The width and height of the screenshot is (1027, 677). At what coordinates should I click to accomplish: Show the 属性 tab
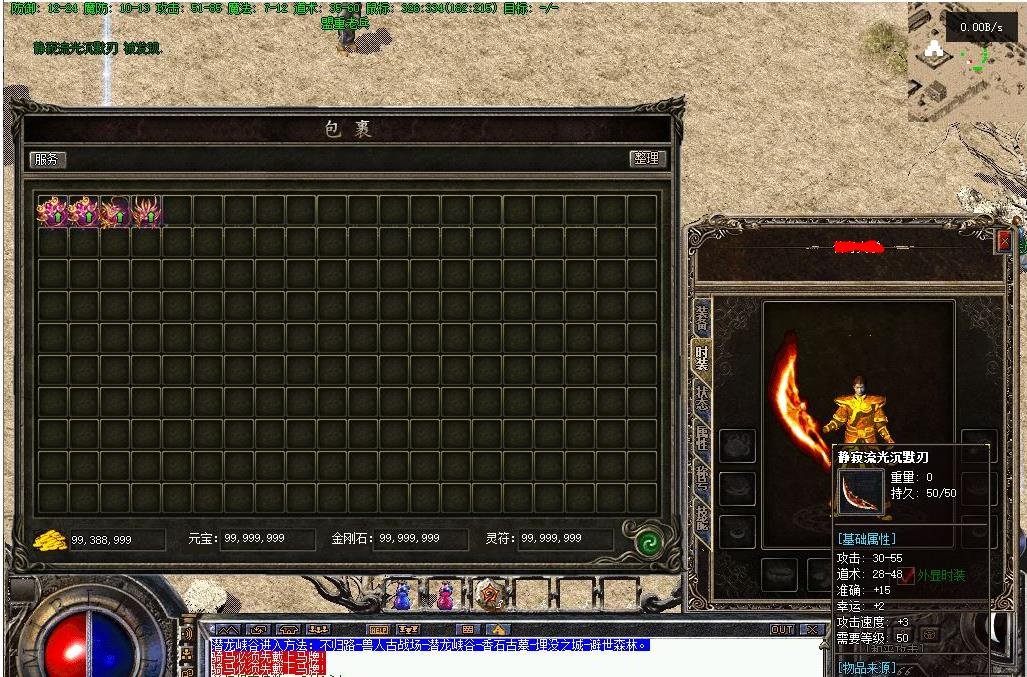[x=702, y=437]
